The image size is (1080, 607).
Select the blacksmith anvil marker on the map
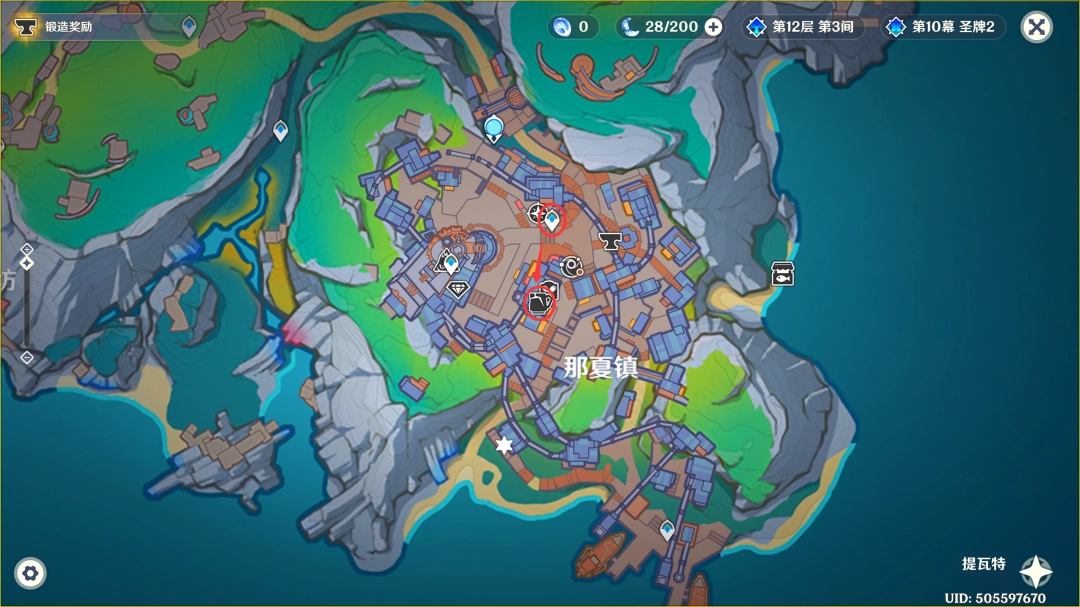pos(608,240)
